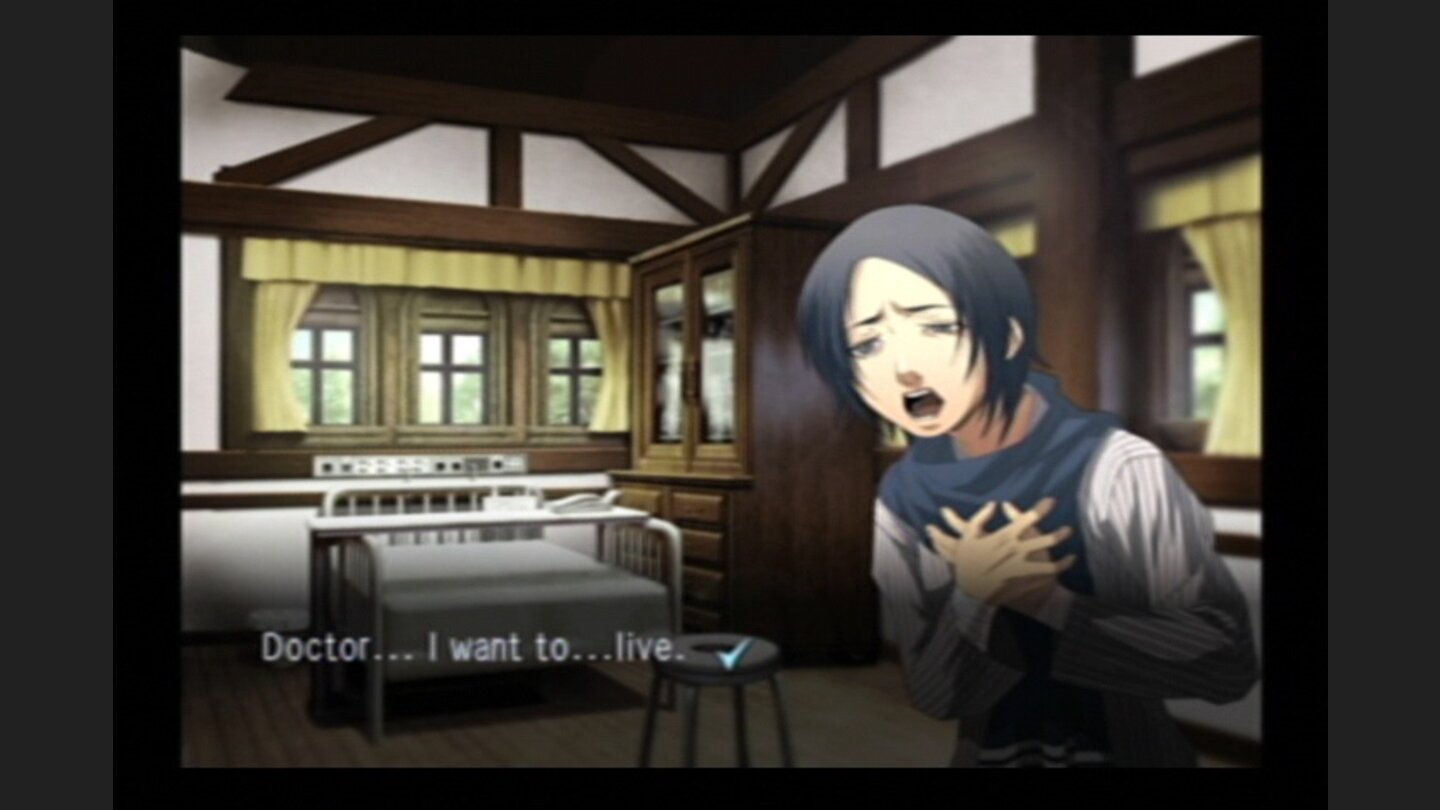Click the dialogue line 'Doctor... I want to...live.'
Viewport: 1440px width, 810px height.
[x=470, y=650]
